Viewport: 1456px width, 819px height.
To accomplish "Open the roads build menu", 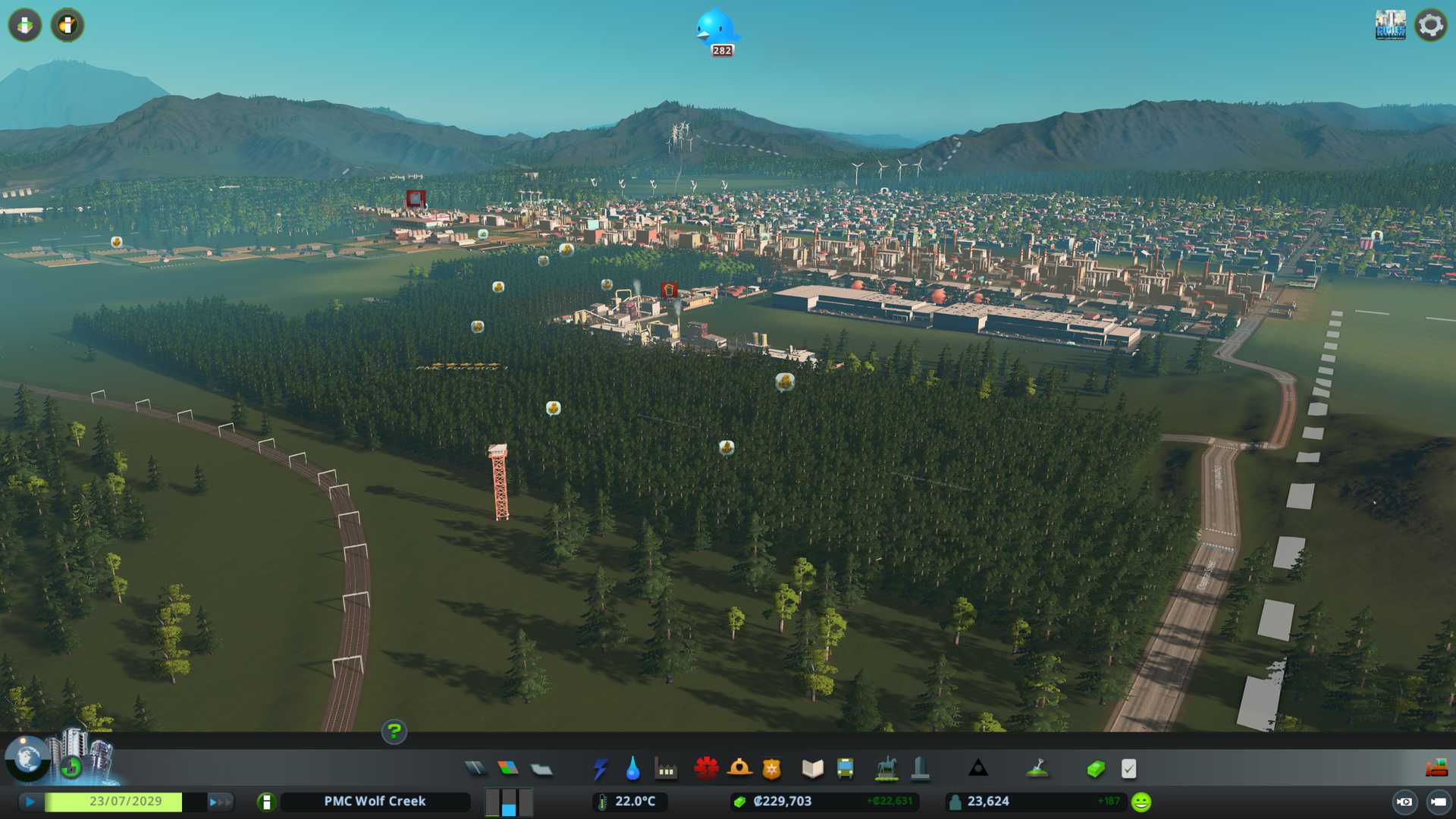I will [475, 769].
